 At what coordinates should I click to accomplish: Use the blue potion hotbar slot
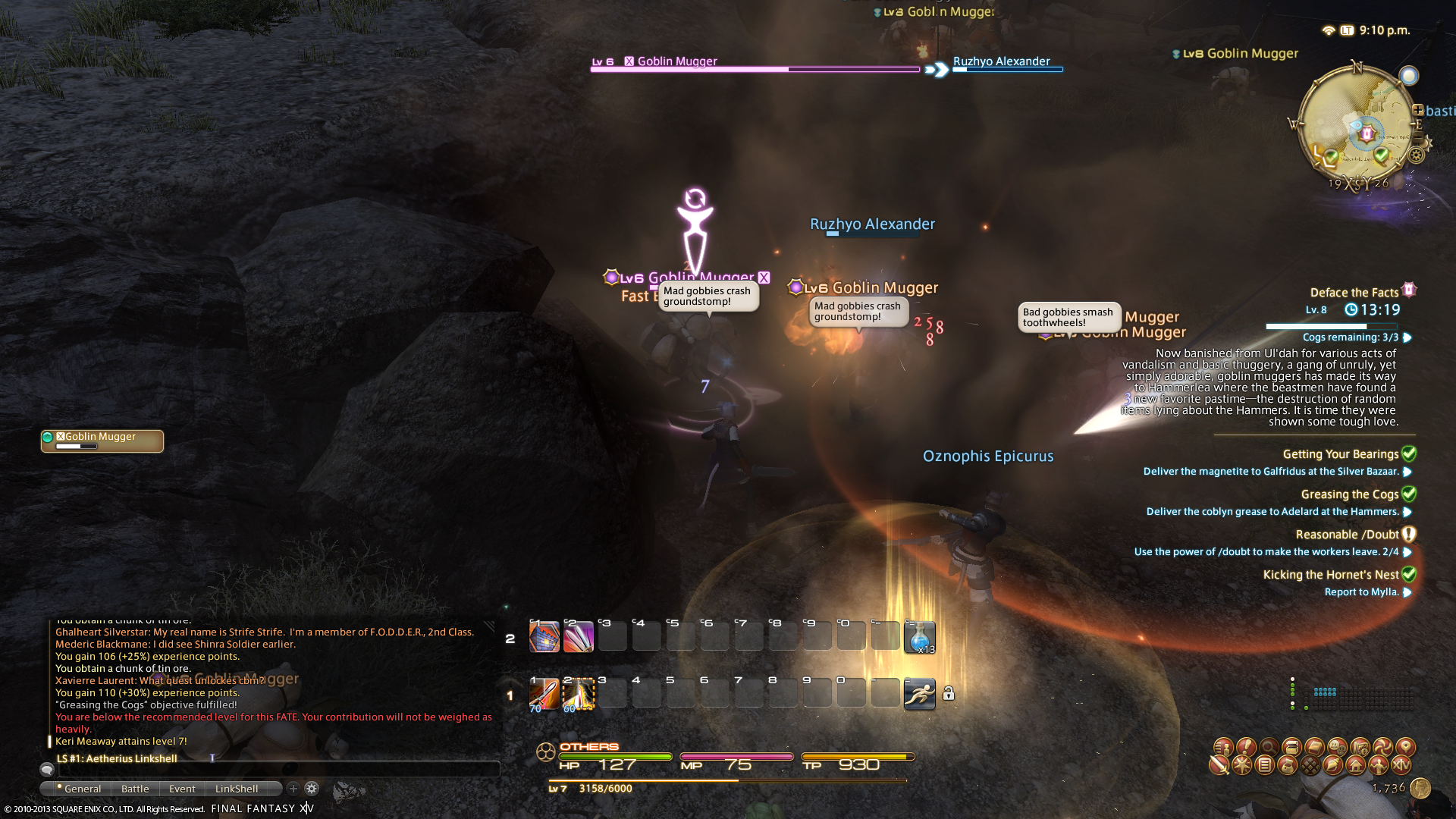(x=919, y=637)
